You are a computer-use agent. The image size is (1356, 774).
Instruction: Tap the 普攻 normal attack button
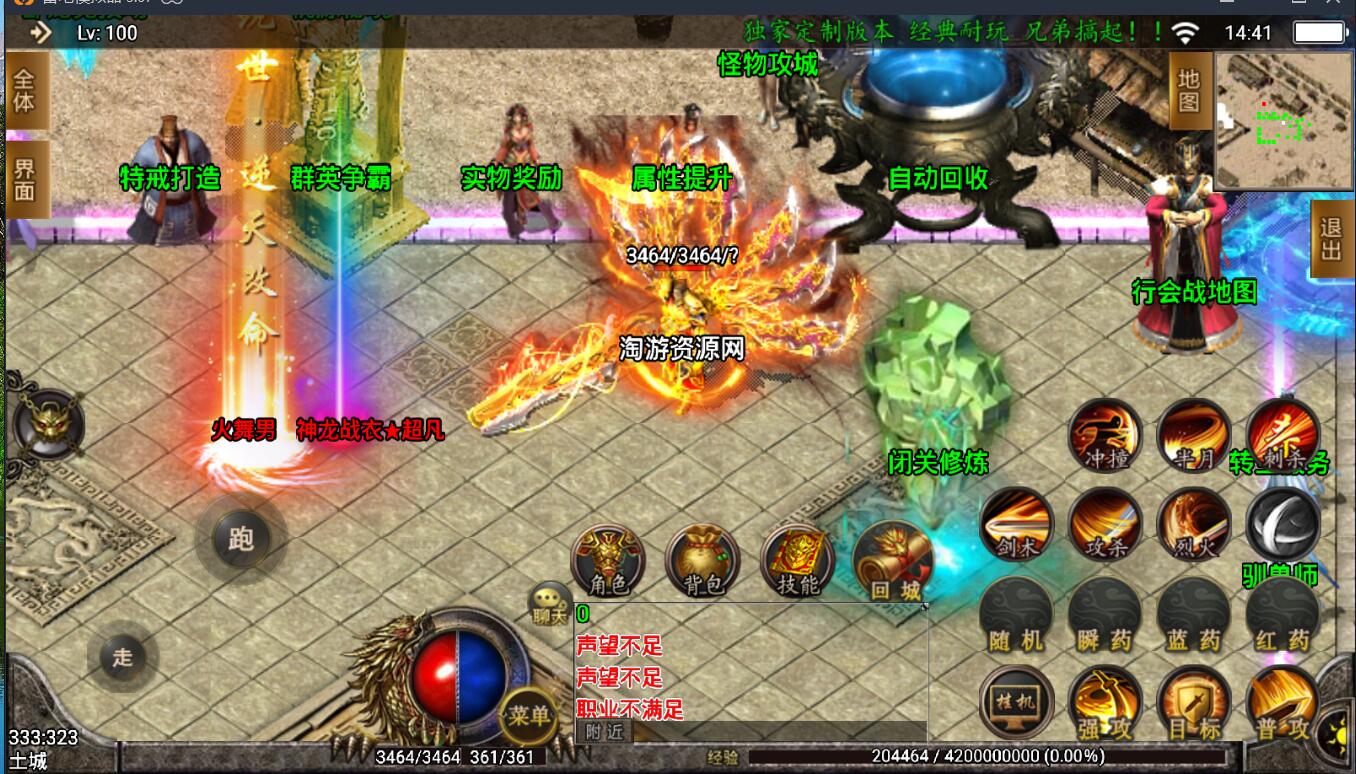click(1283, 701)
